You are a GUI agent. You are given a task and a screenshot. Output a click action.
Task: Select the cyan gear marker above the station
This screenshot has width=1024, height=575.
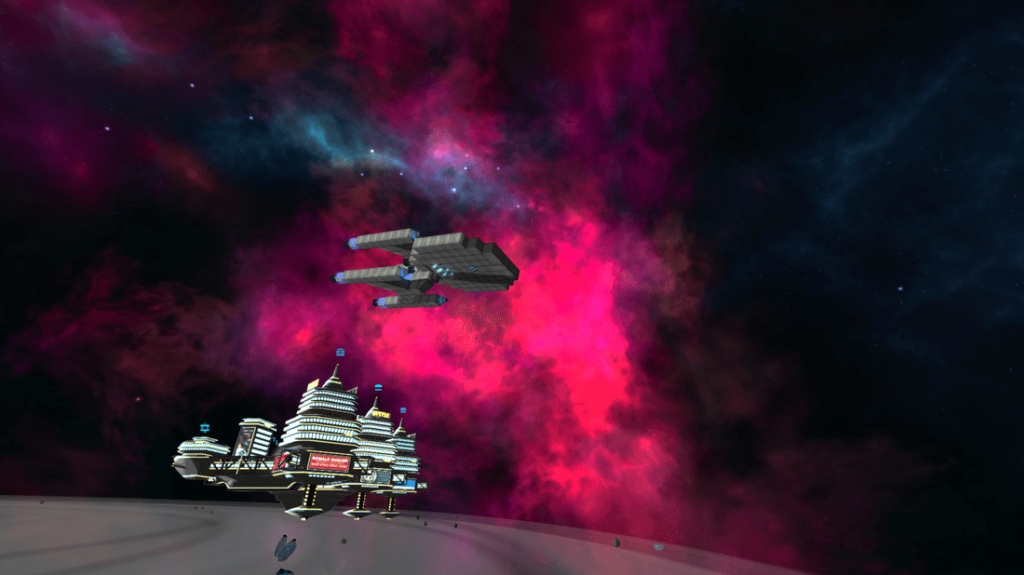205,427
